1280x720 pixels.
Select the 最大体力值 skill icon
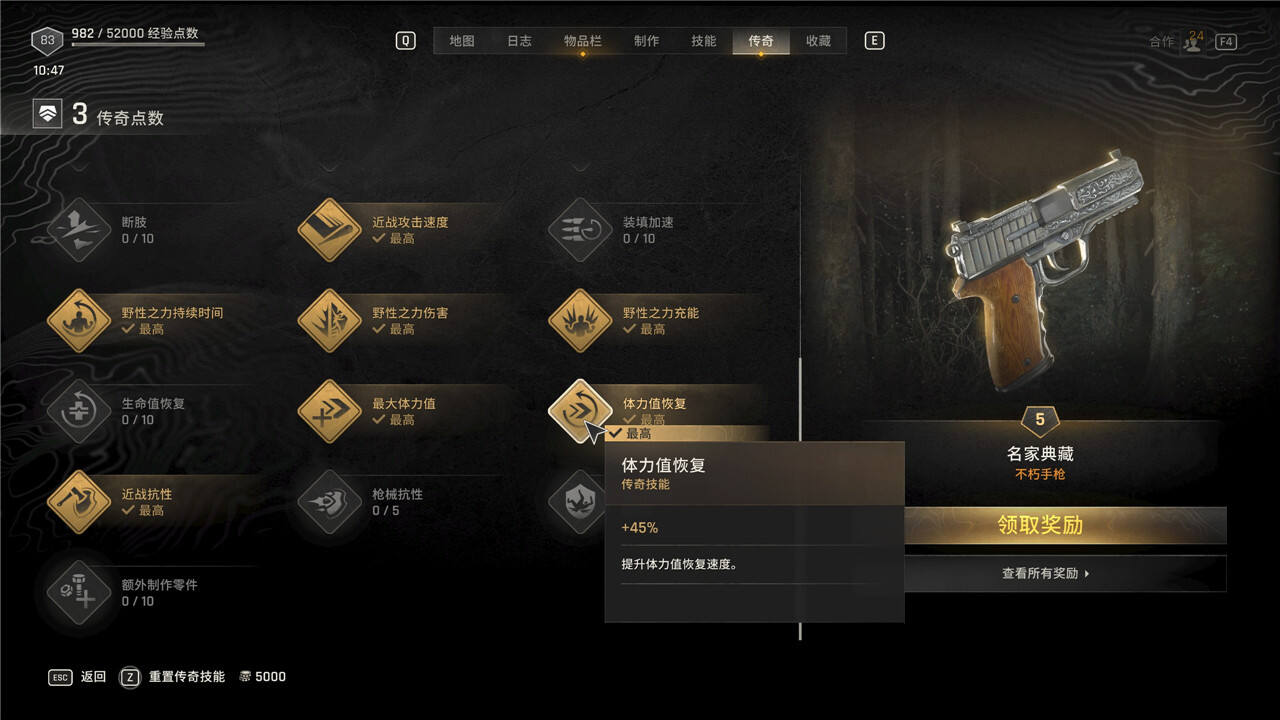(x=329, y=411)
